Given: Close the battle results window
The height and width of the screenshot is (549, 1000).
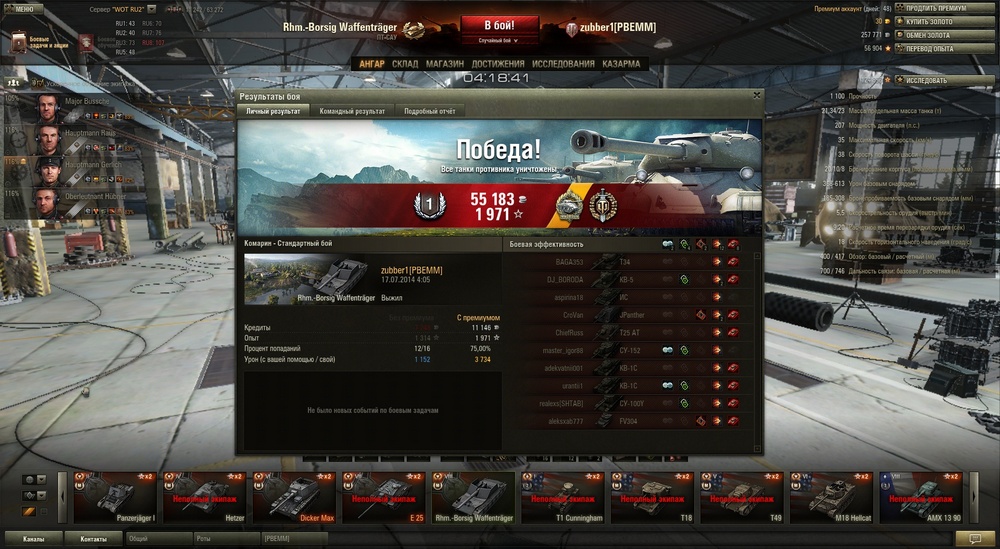Looking at the screenshot, I should 757,96.
